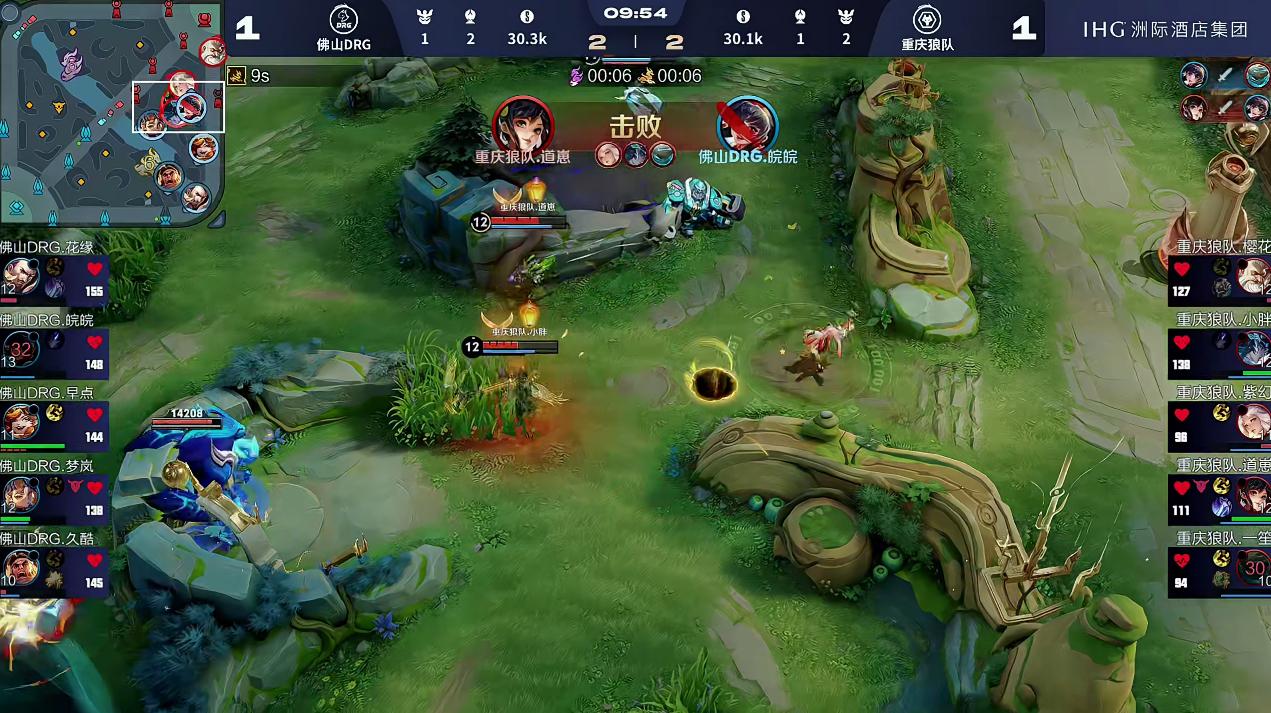1271x713 pixels.
Task: Select 重庆狼队.樱花 player portrait
Action: coord(1253,277)
